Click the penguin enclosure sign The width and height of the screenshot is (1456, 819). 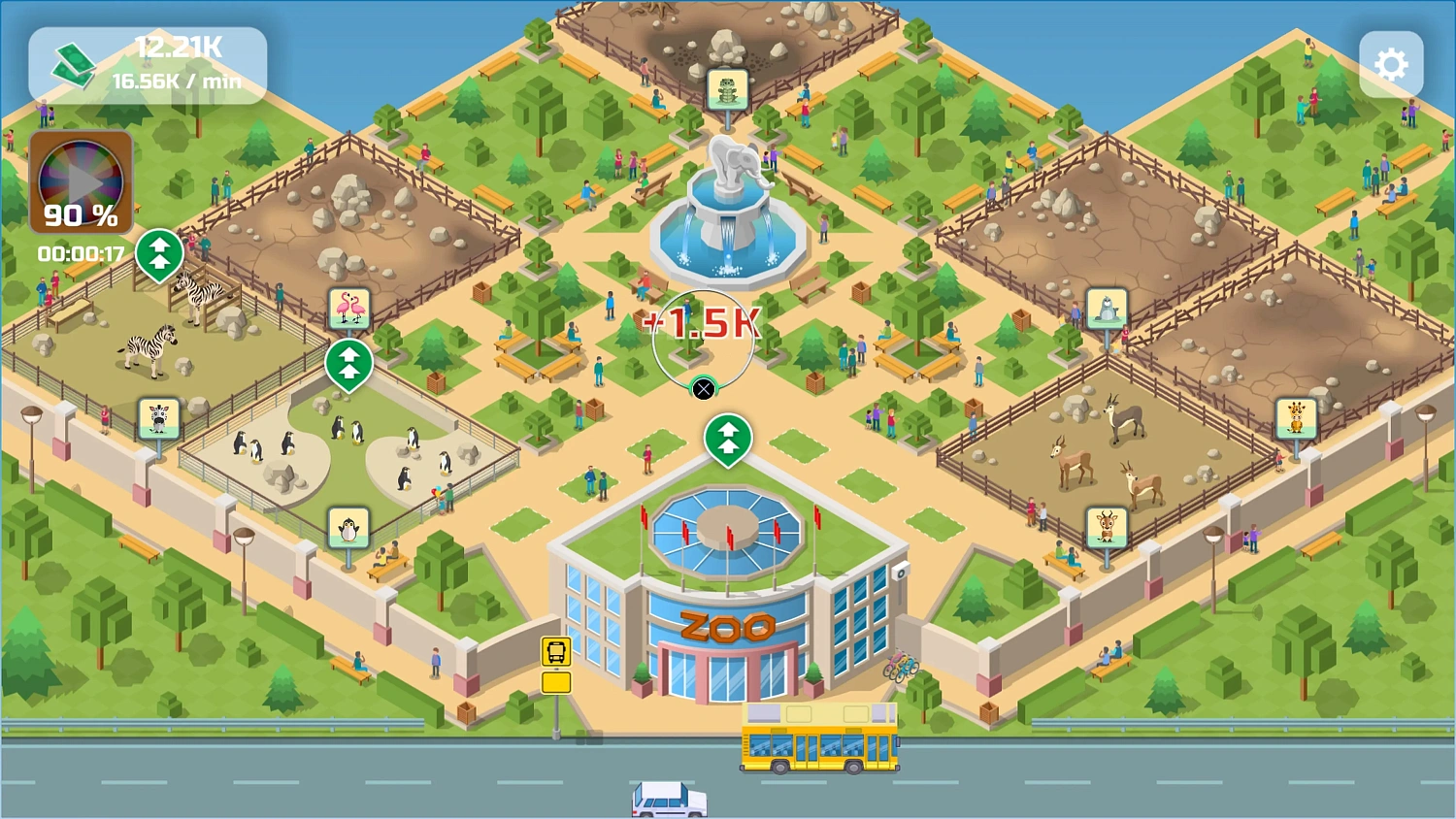point(349,524)
